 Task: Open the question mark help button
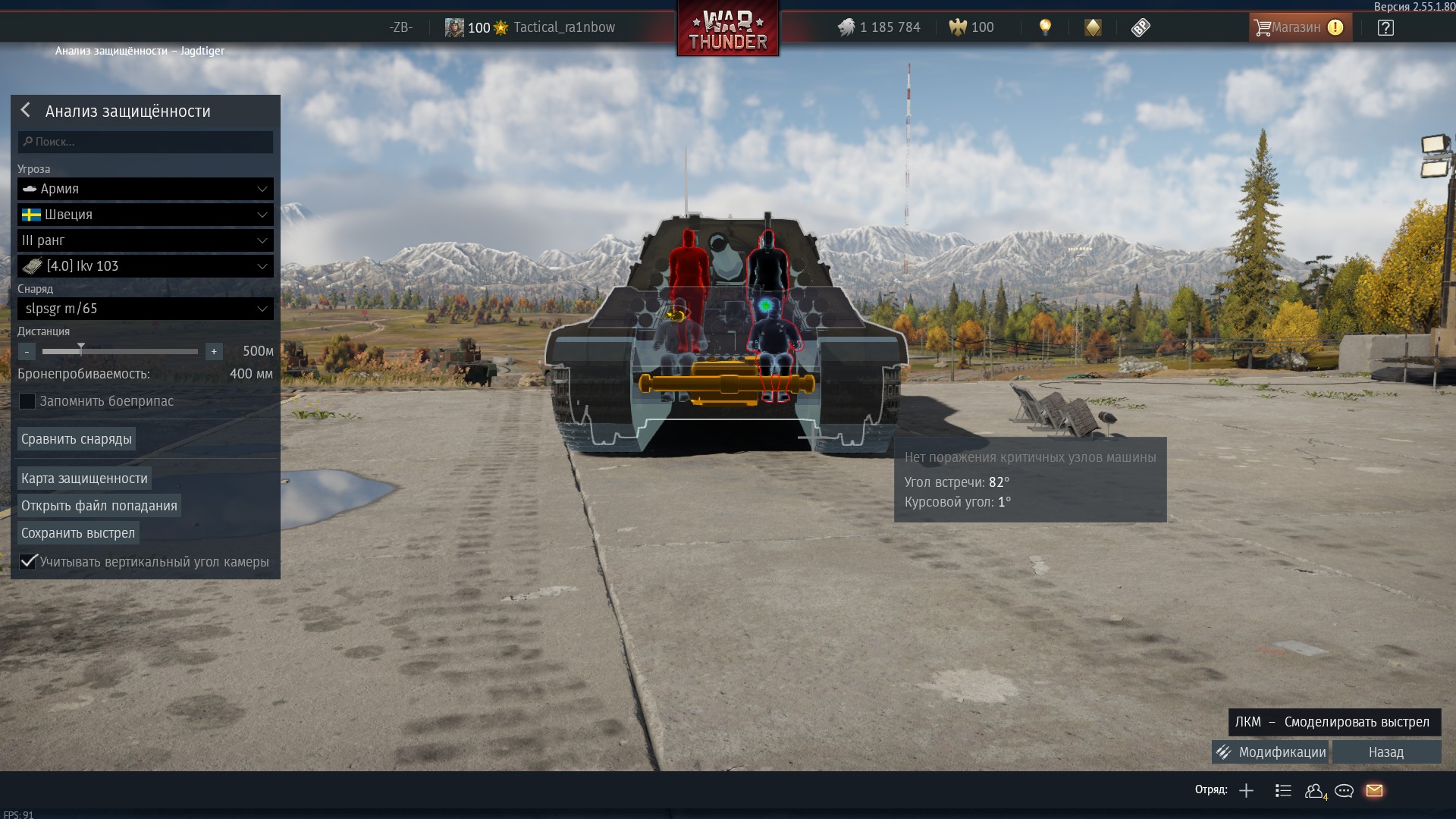point(1385,28)
